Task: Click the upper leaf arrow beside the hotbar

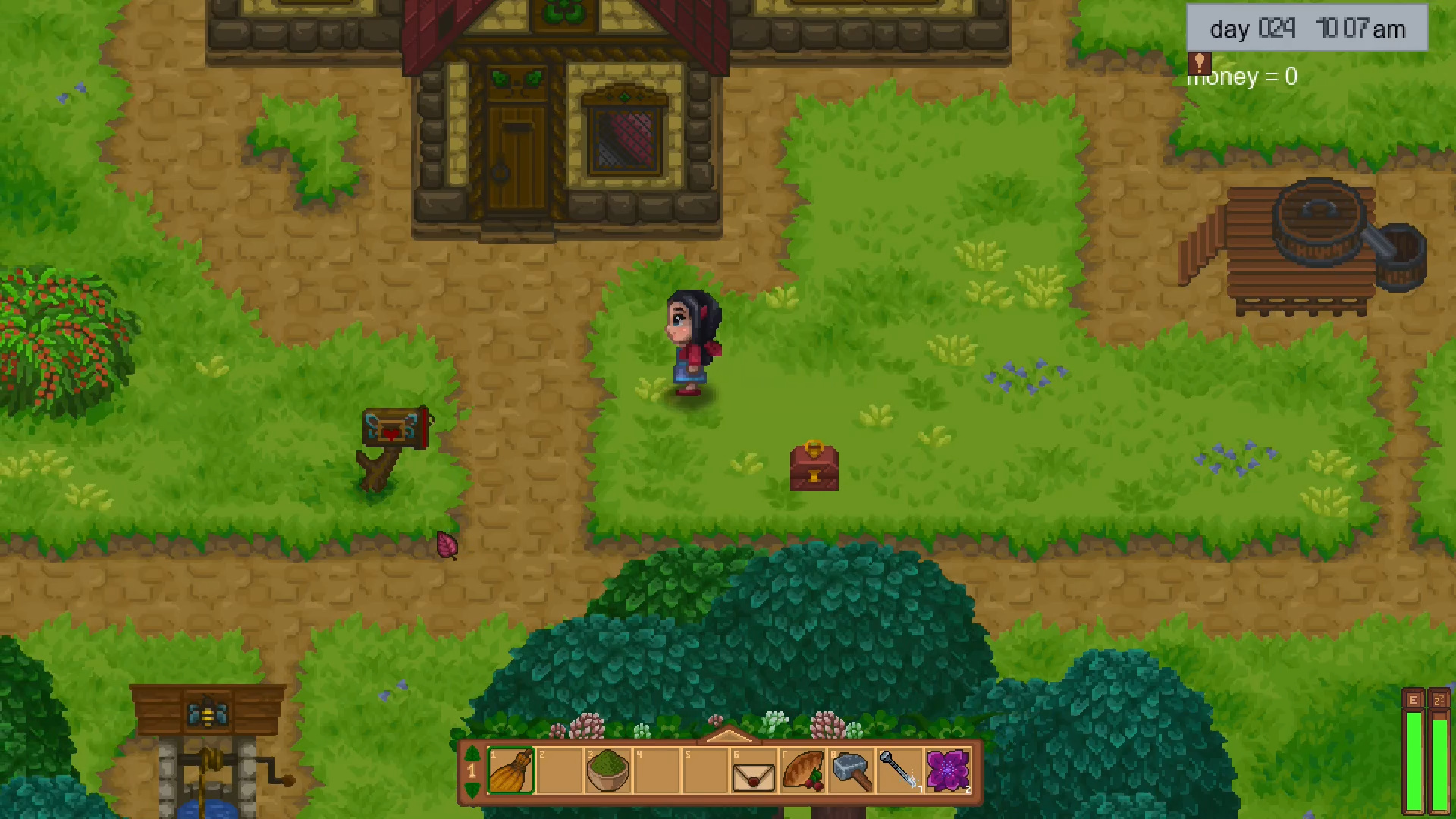Action: coord(472,754)
